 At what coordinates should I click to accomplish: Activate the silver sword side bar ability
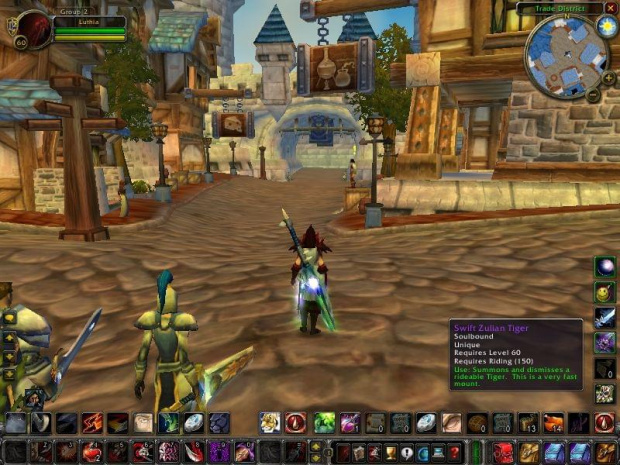tap(605, 317)
